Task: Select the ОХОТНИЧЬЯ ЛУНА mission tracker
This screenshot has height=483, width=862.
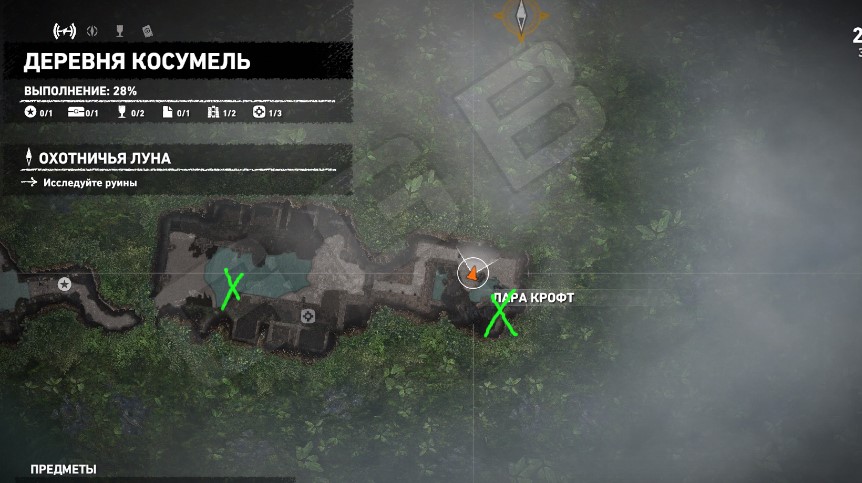Action: point(100,158)
